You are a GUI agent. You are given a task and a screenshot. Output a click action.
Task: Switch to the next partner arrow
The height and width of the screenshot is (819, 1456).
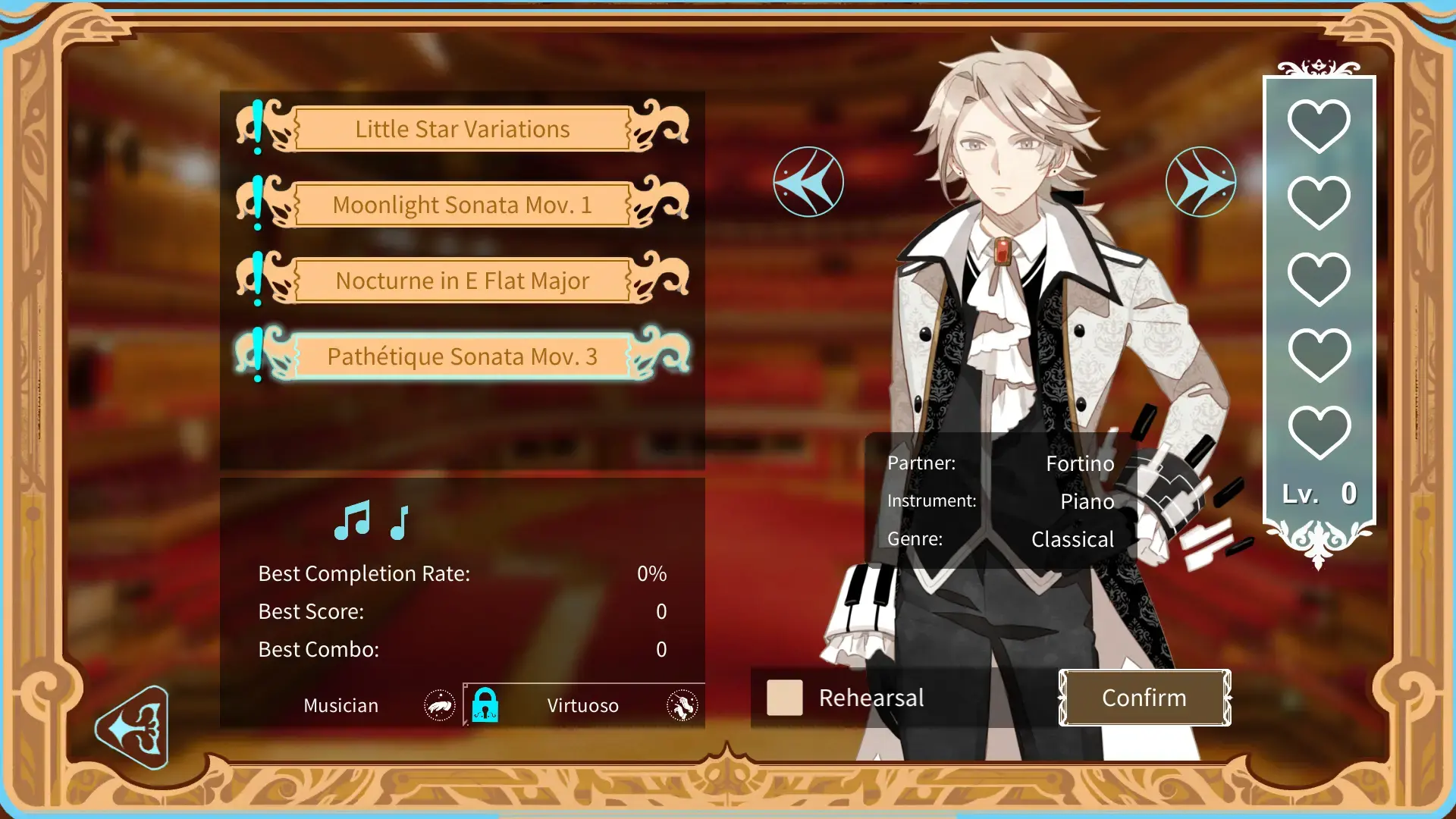coord(1200,182)
